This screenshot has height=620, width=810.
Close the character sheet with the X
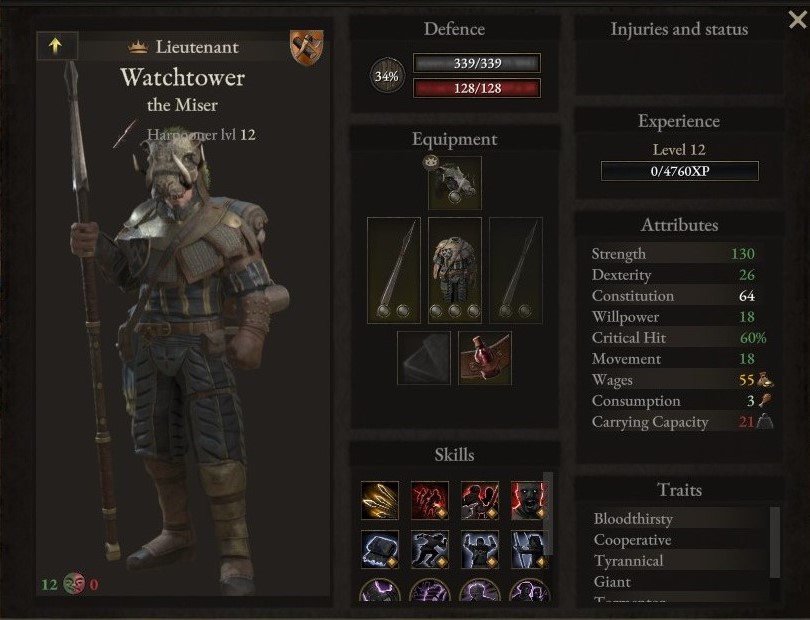click(796, 19)
